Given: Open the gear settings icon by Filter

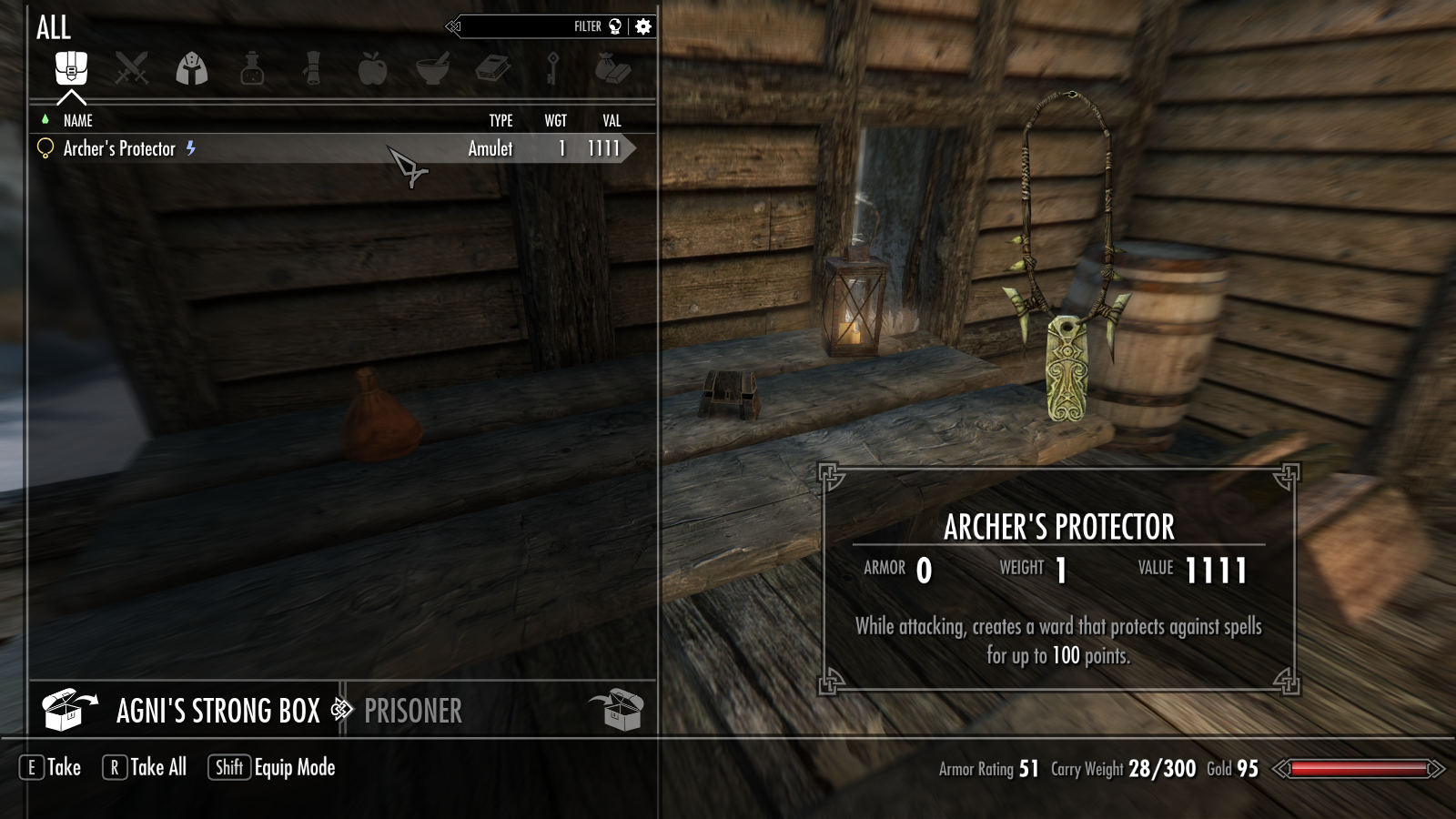Looking at the screenshot, I should pyautogui.click(x=643, y=26).
